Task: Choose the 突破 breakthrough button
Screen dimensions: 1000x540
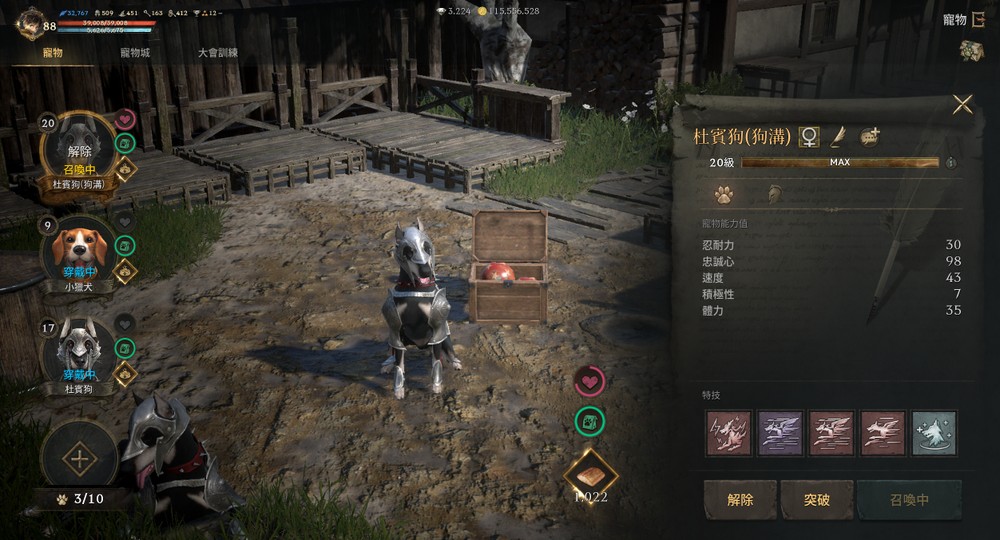Action: pos(818,500)
